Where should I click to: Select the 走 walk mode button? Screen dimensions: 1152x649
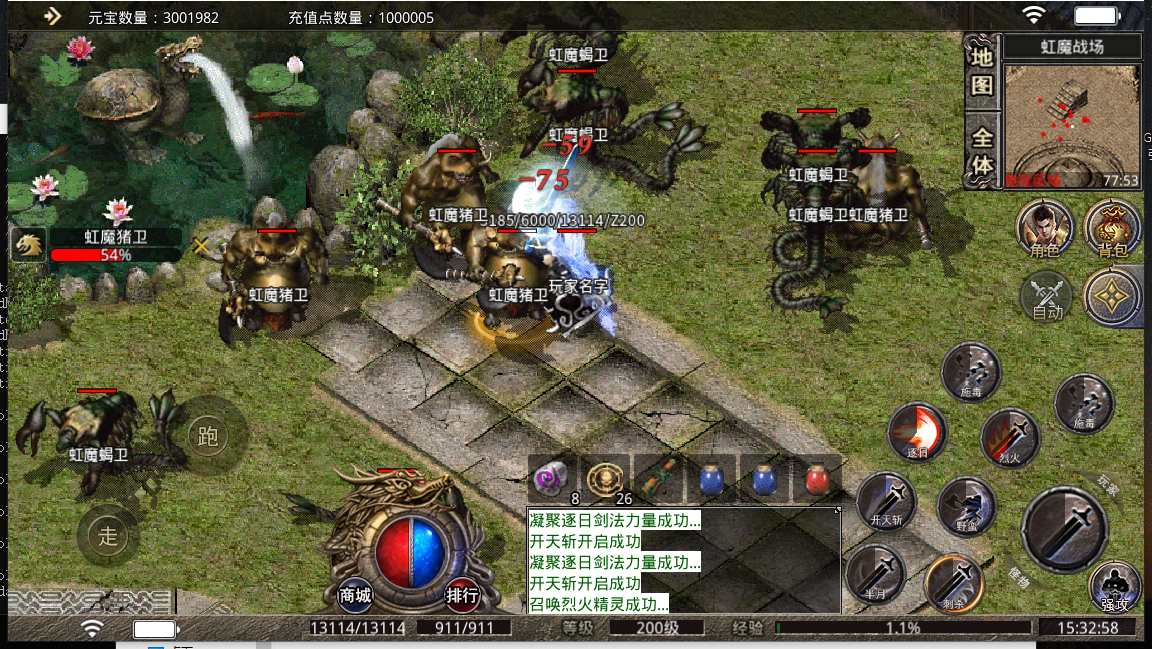(108, 535)
